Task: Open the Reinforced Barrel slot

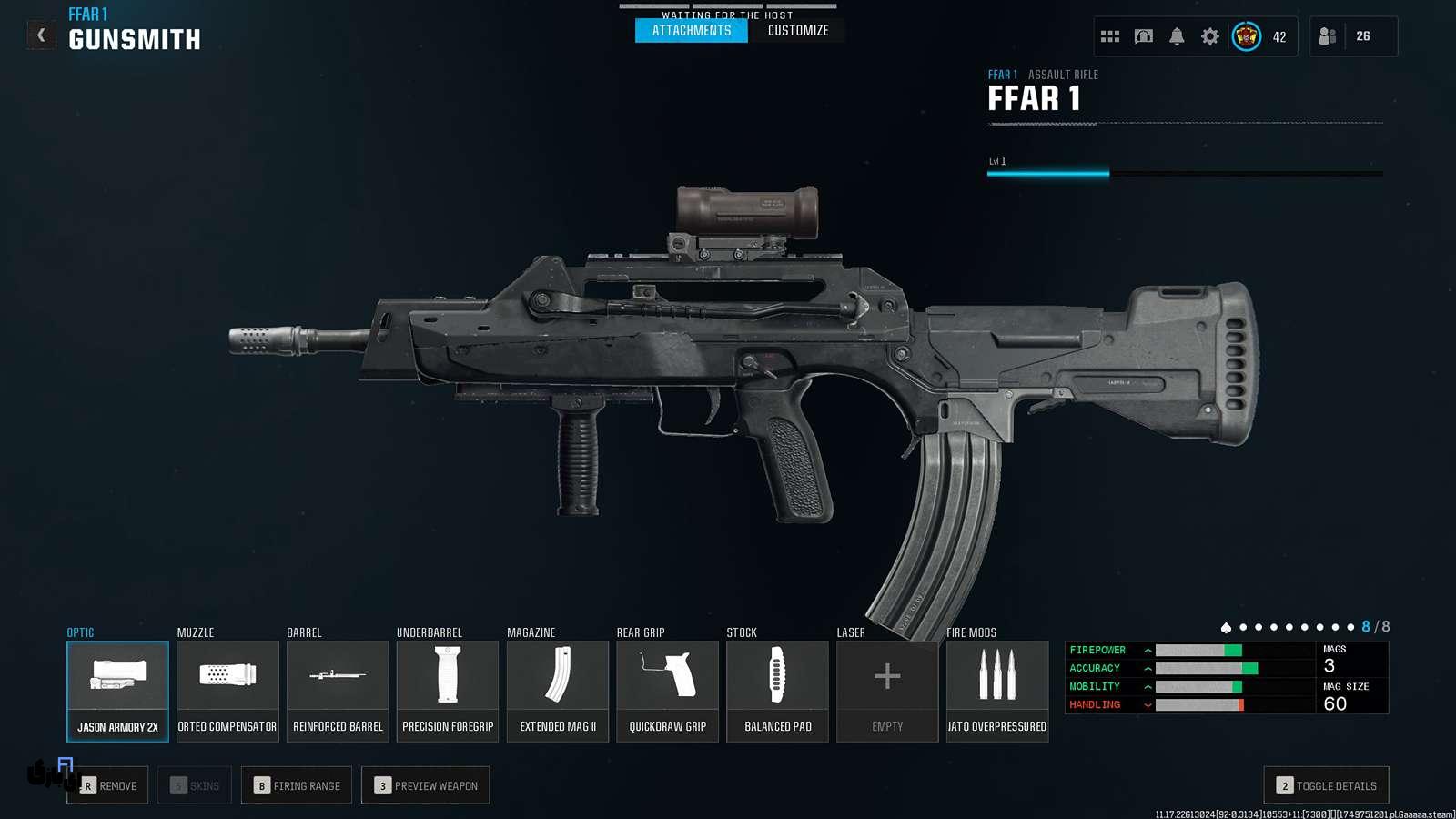Action: point(338,691)
